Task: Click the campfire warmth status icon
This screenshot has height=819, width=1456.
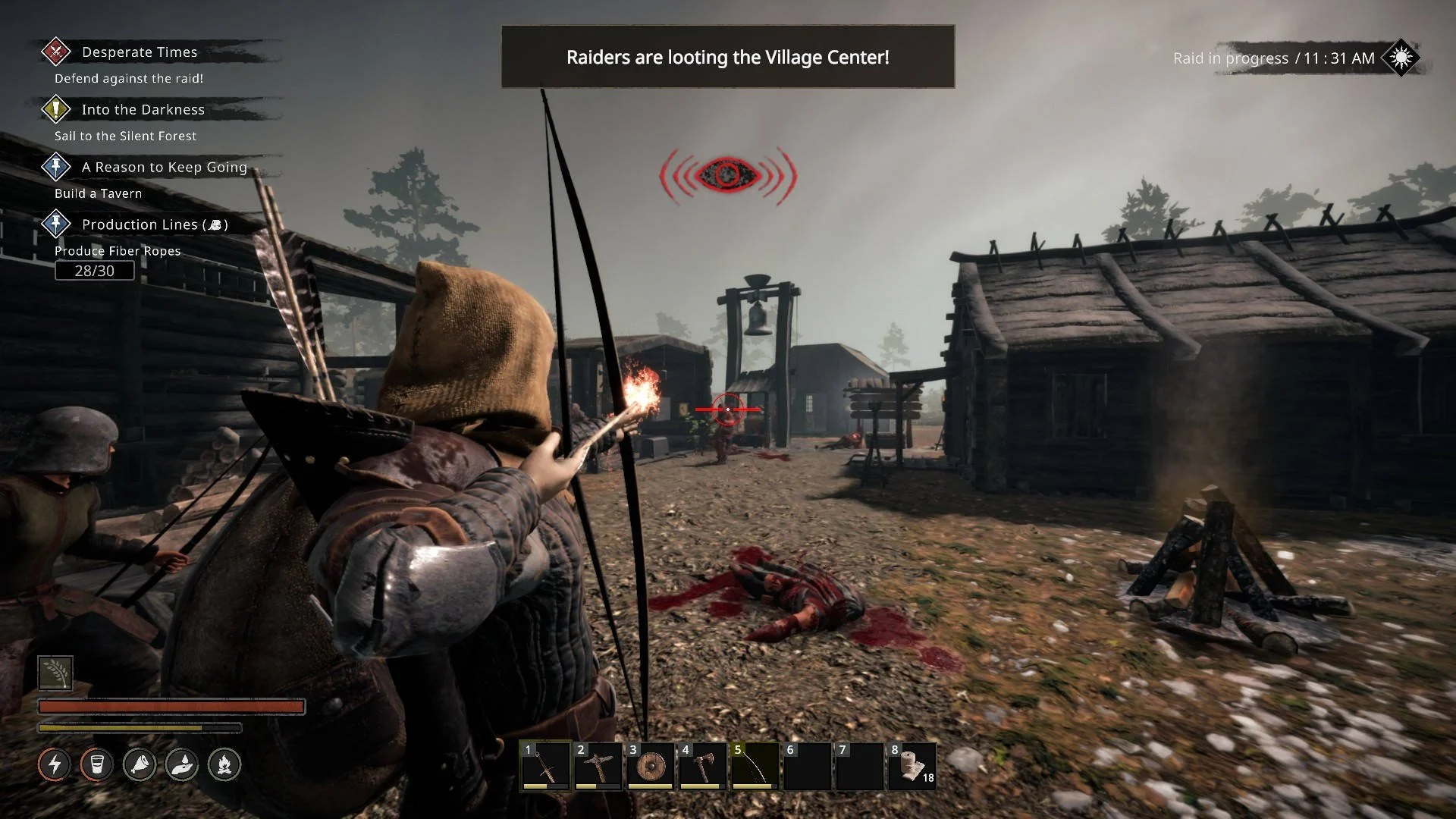Action: click(224, 764)
